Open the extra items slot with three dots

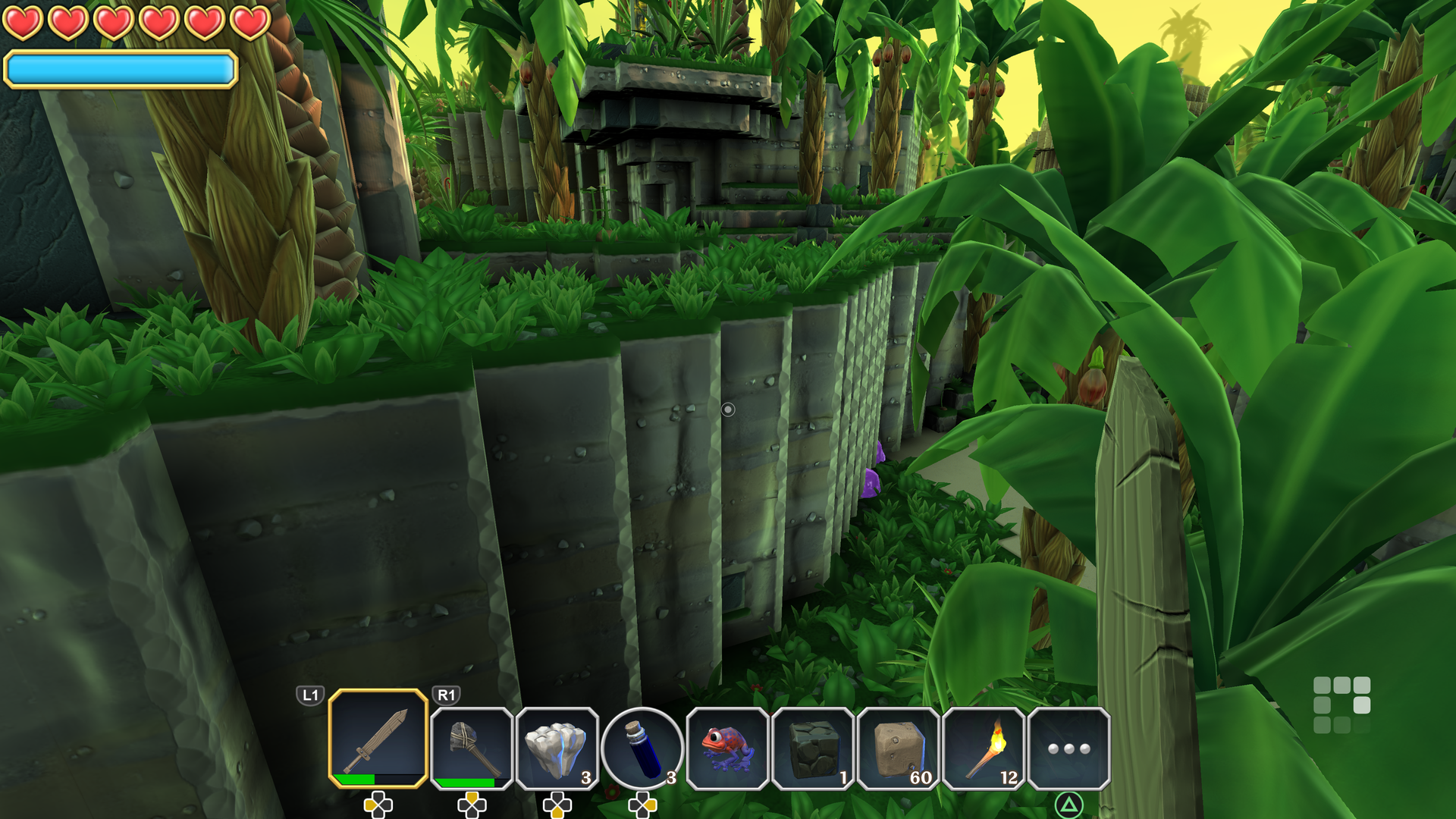(1068, 747)
